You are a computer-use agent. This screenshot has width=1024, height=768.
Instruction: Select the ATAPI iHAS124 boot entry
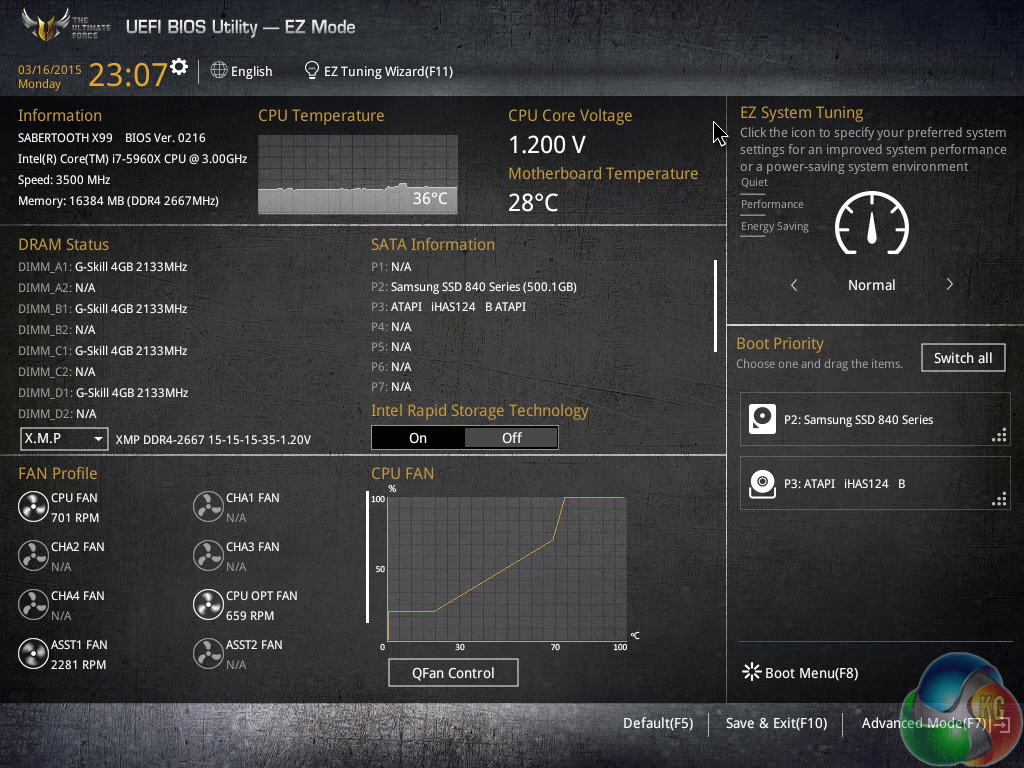[x=875, y=484]
